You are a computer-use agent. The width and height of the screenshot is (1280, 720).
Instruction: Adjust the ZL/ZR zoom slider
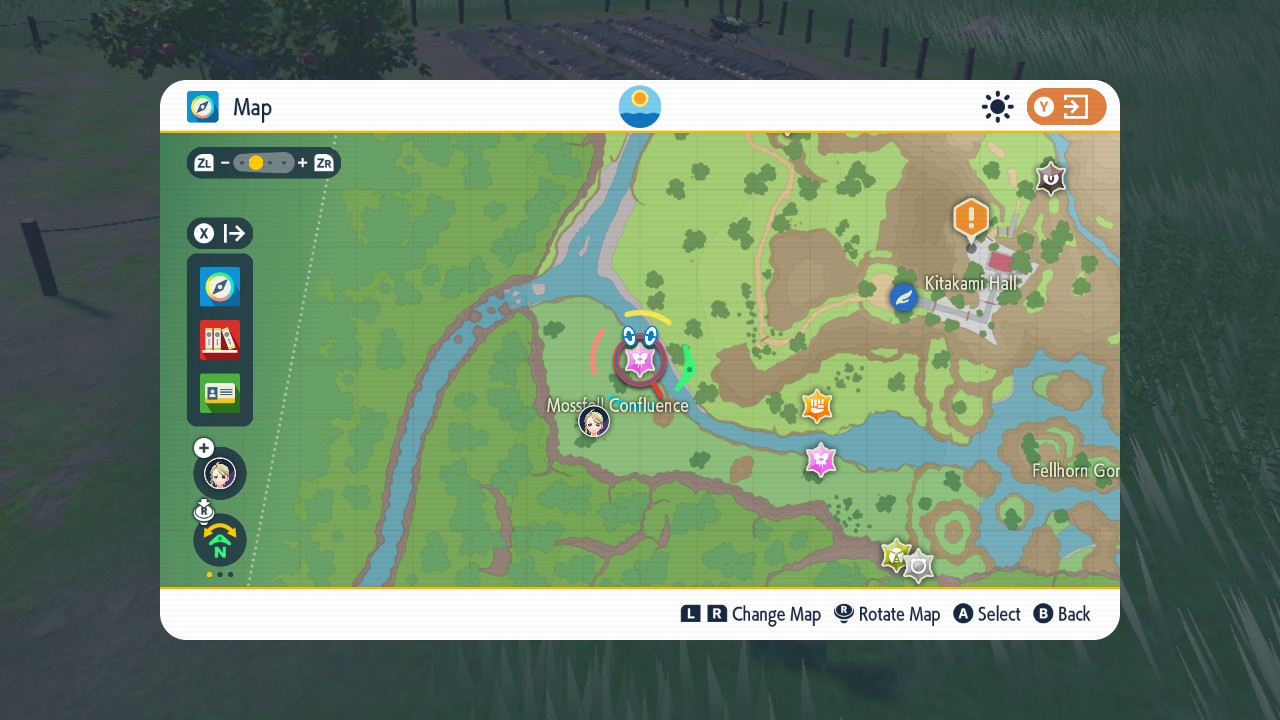tap(263, 162)
